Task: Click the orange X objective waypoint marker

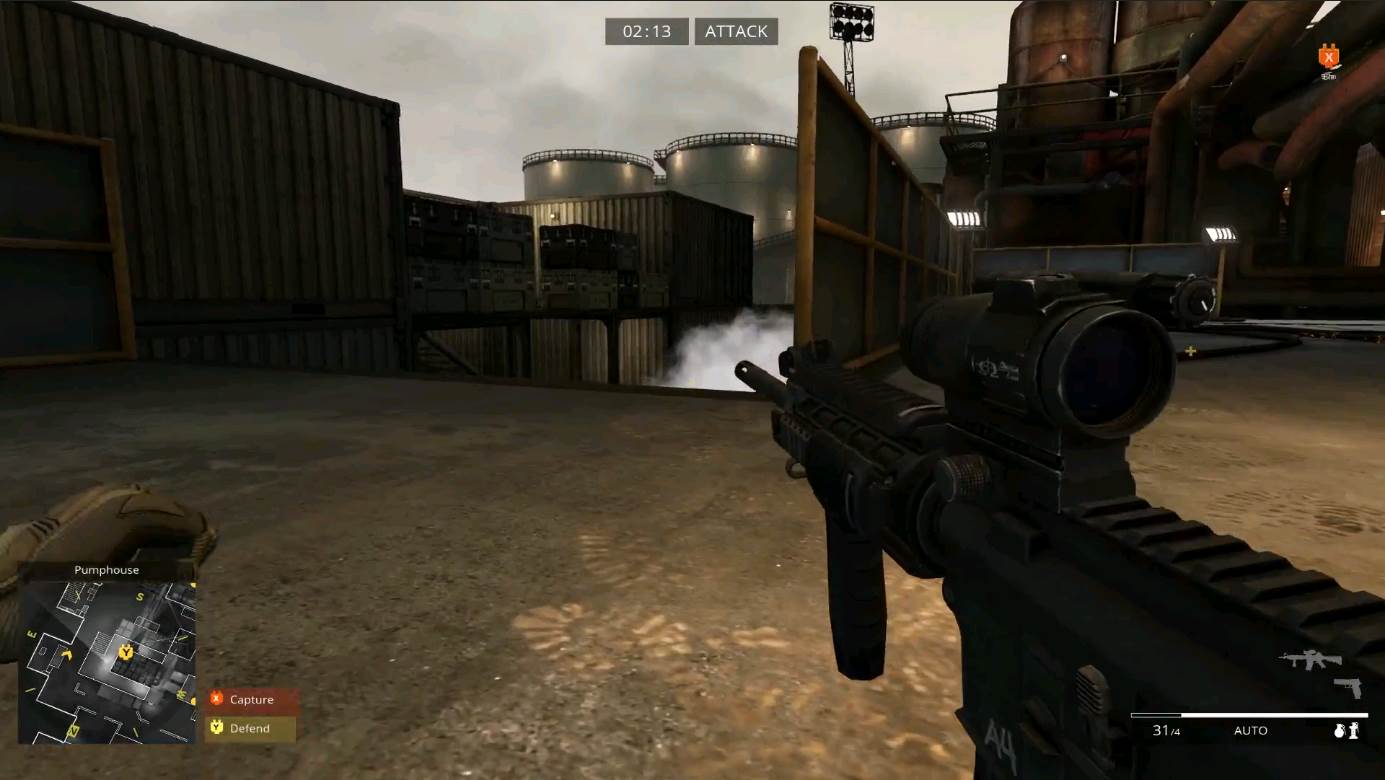Action: pos(1329,55)
